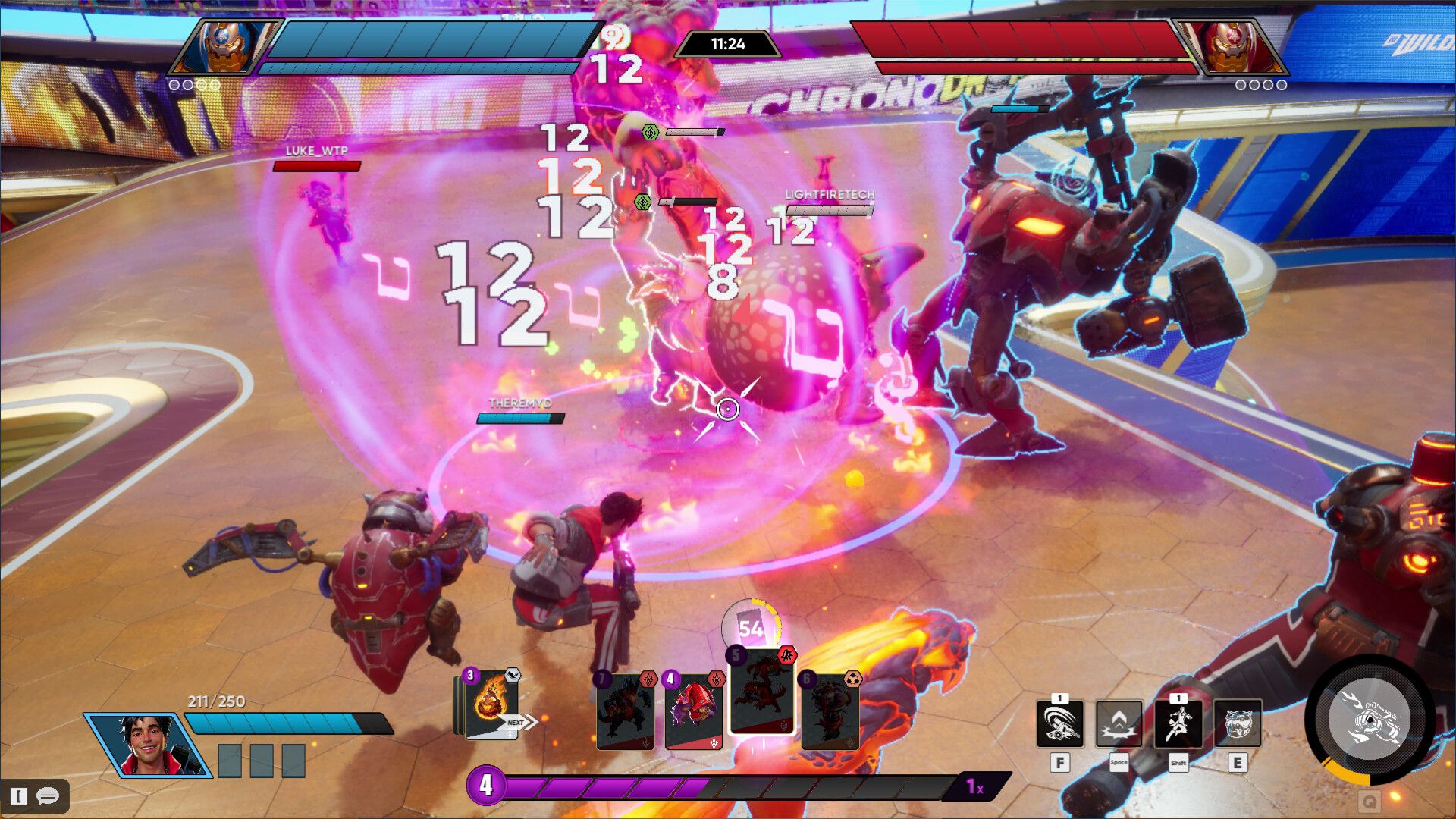
Task: Pick the 6-cost card with ball badge
Action: click(x=830, y=711)
